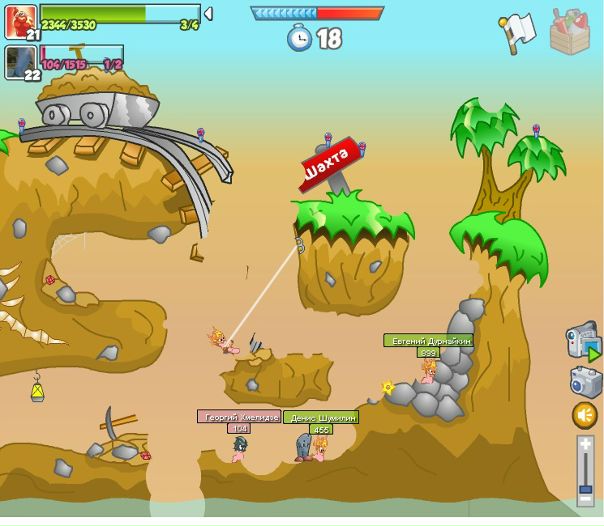This screenshot has width=604, height=526.
Task: Click the plus at the zoom slider top
Action: click(x=585, y=444)
